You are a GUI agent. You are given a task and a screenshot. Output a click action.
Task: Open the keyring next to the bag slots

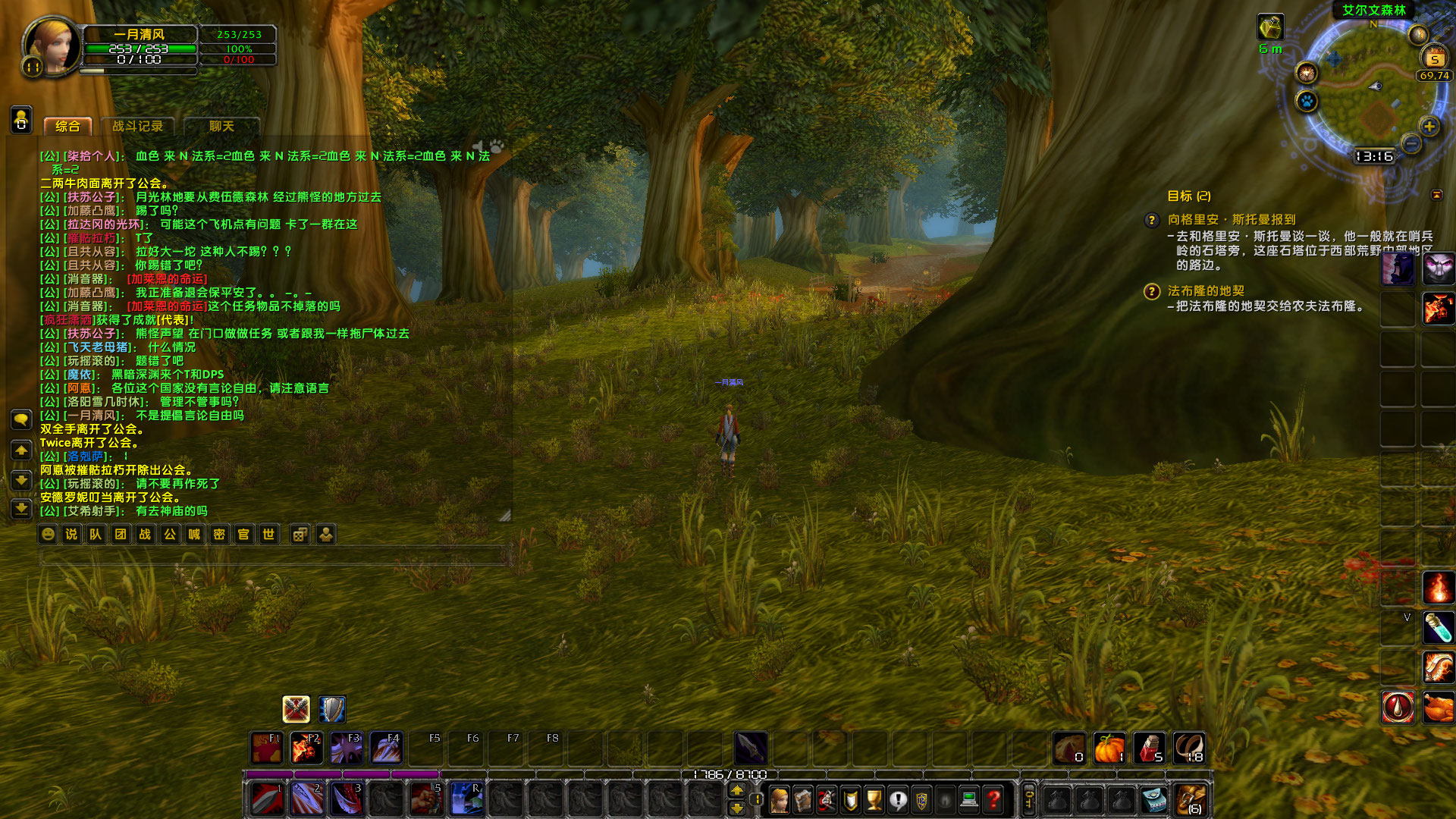(x=1028, y=799)
